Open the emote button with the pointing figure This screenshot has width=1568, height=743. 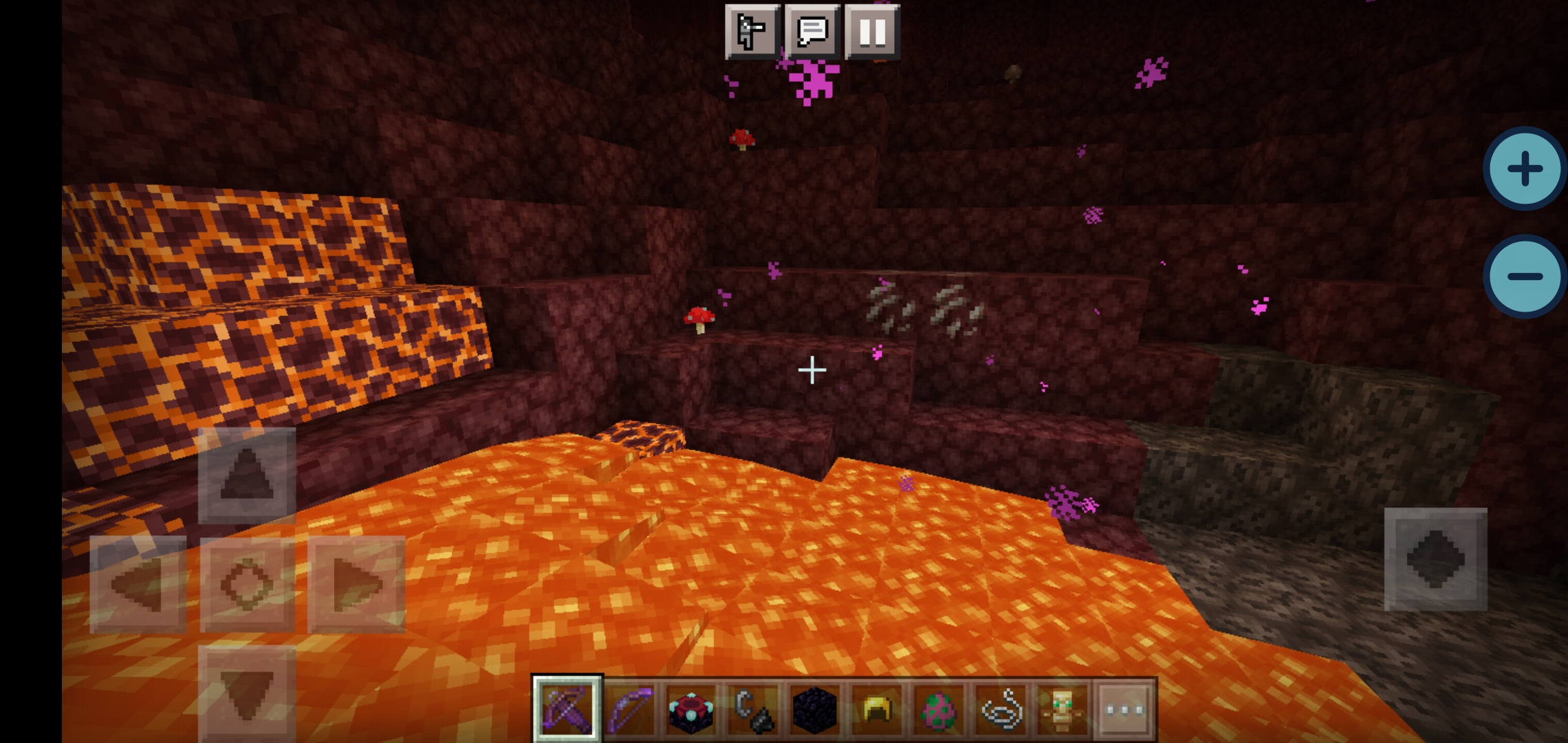point(752,32)
